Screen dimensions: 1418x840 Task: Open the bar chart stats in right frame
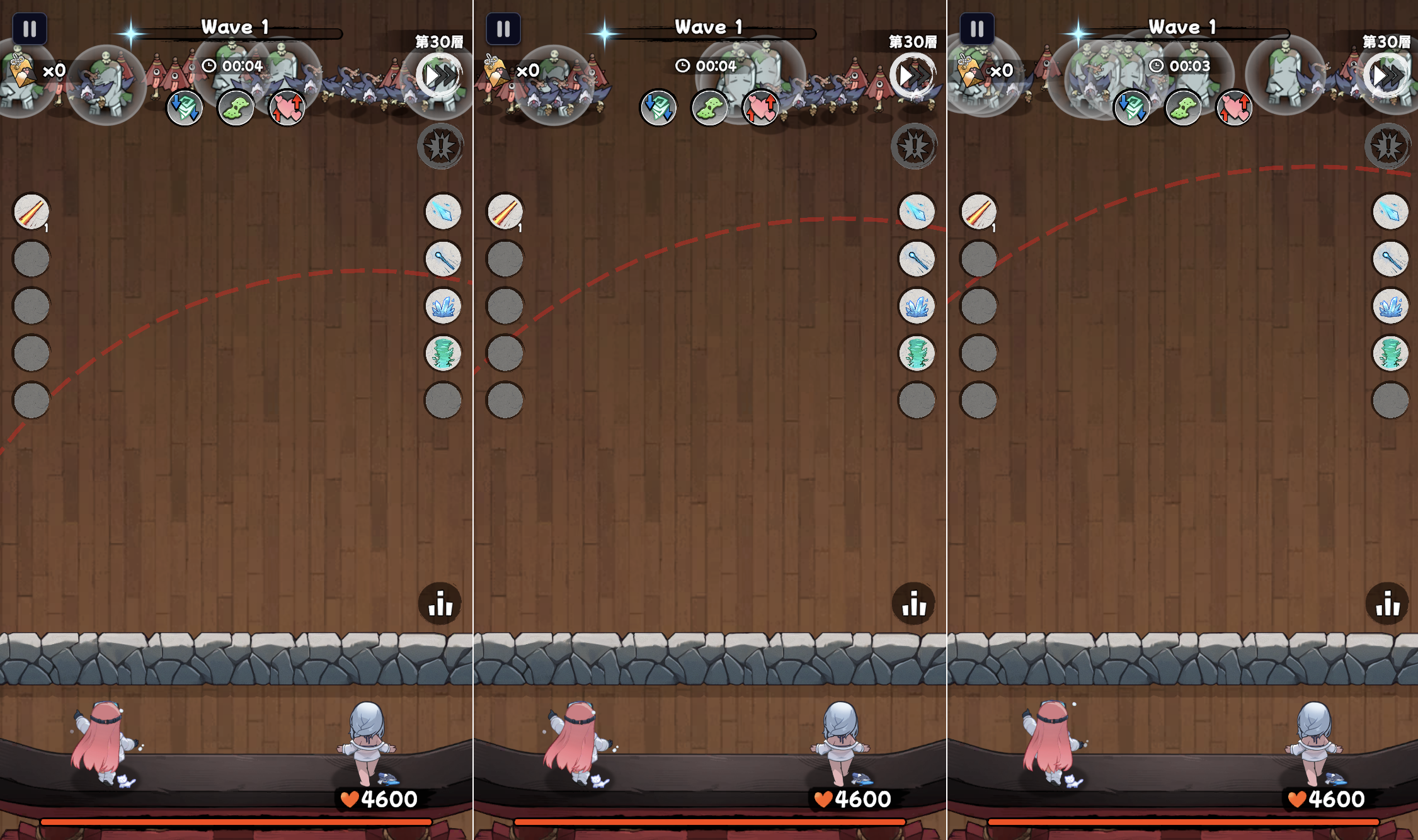click(1387, 604)
